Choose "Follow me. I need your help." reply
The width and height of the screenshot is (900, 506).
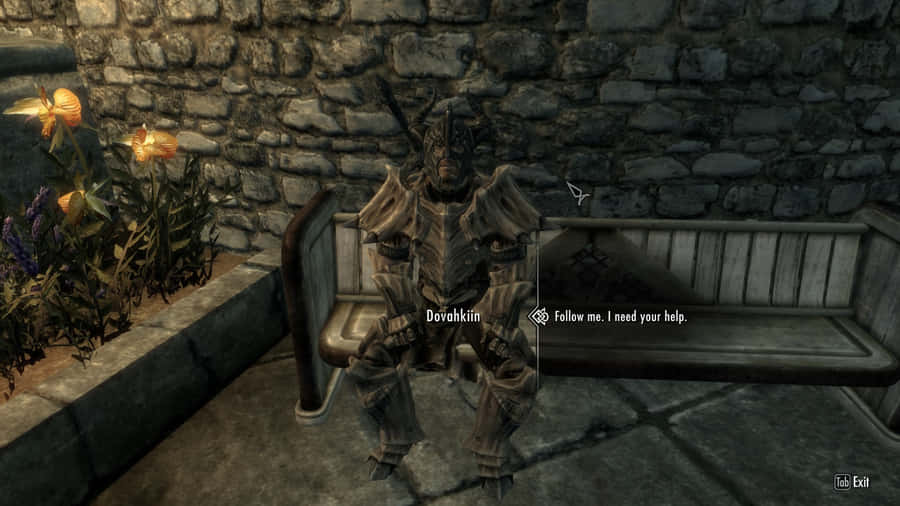(x=620, y=317)
